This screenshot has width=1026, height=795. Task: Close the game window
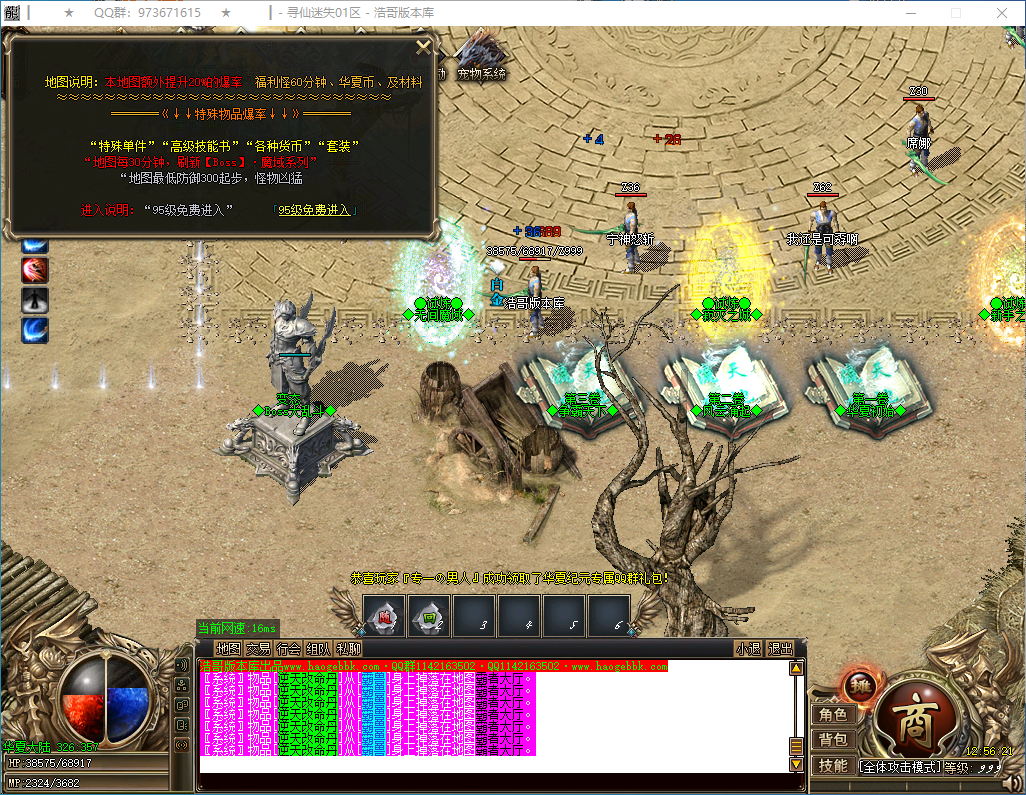coord(1001,13)
